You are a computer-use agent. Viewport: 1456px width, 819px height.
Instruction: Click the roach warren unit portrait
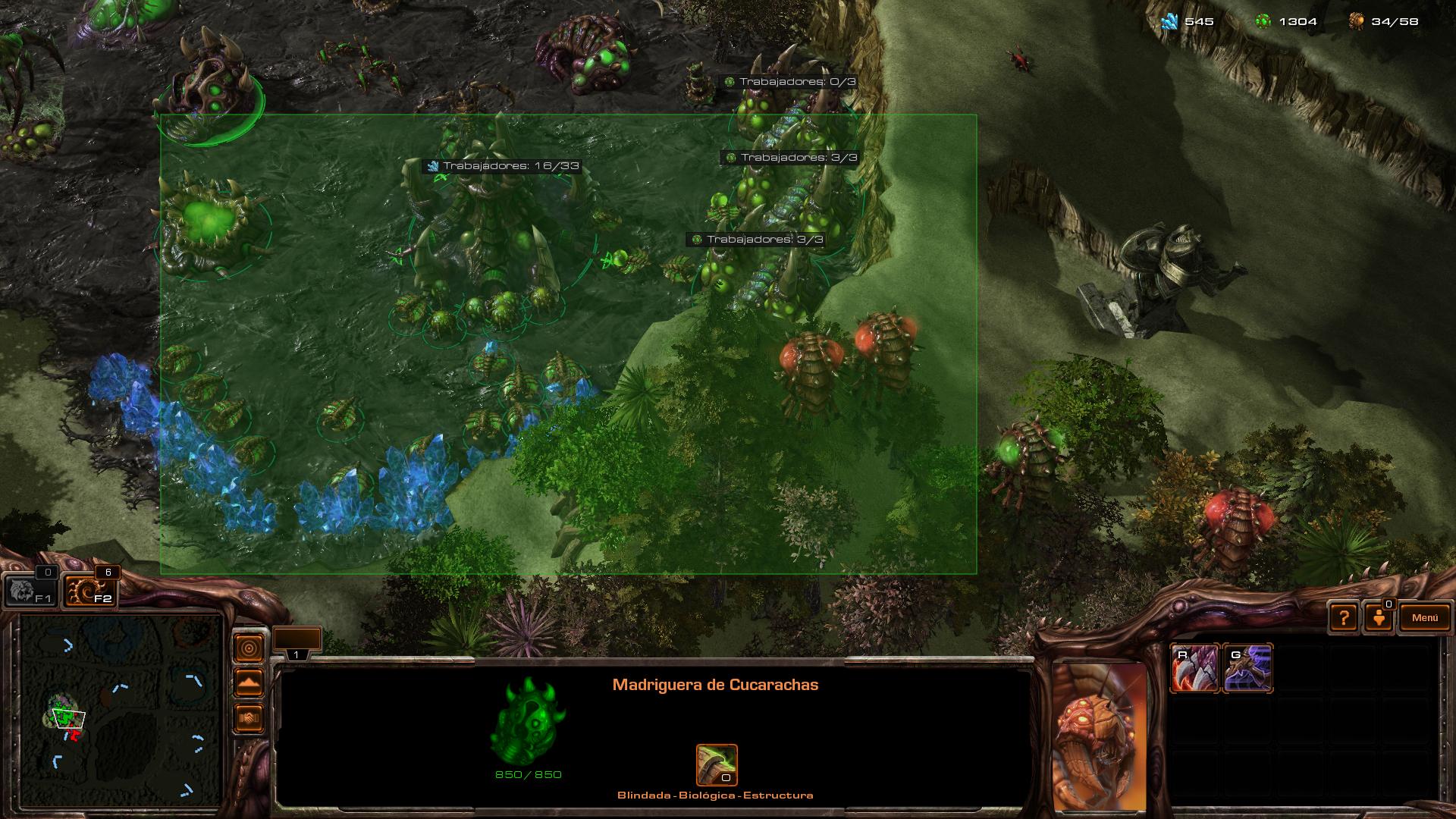click(1099, 736)
